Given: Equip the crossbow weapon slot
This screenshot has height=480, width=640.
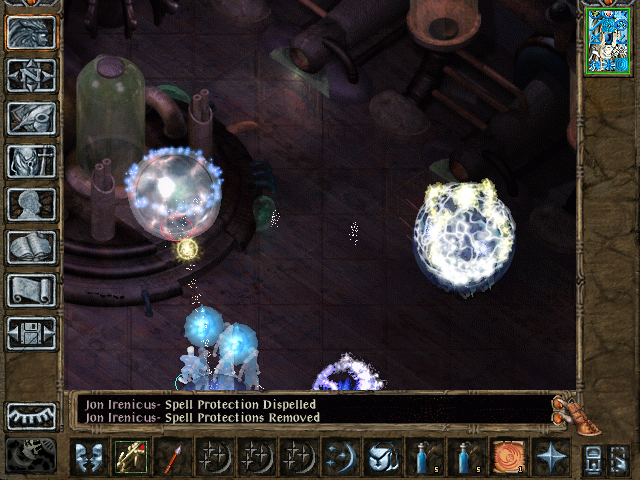Looking at the screenshot, I should click(x=130, y=457).
